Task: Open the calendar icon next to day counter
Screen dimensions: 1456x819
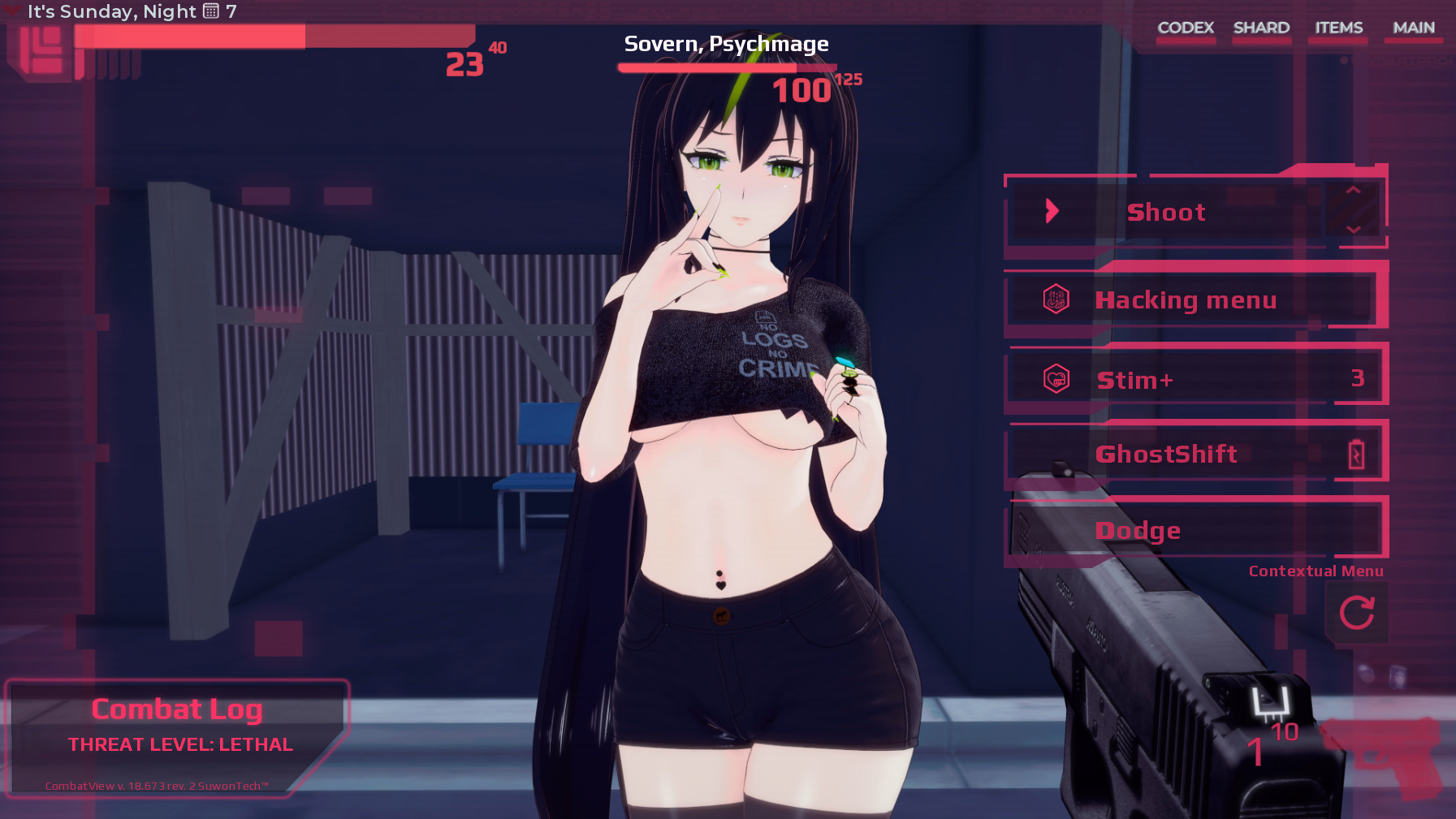Action: [210, 11]
